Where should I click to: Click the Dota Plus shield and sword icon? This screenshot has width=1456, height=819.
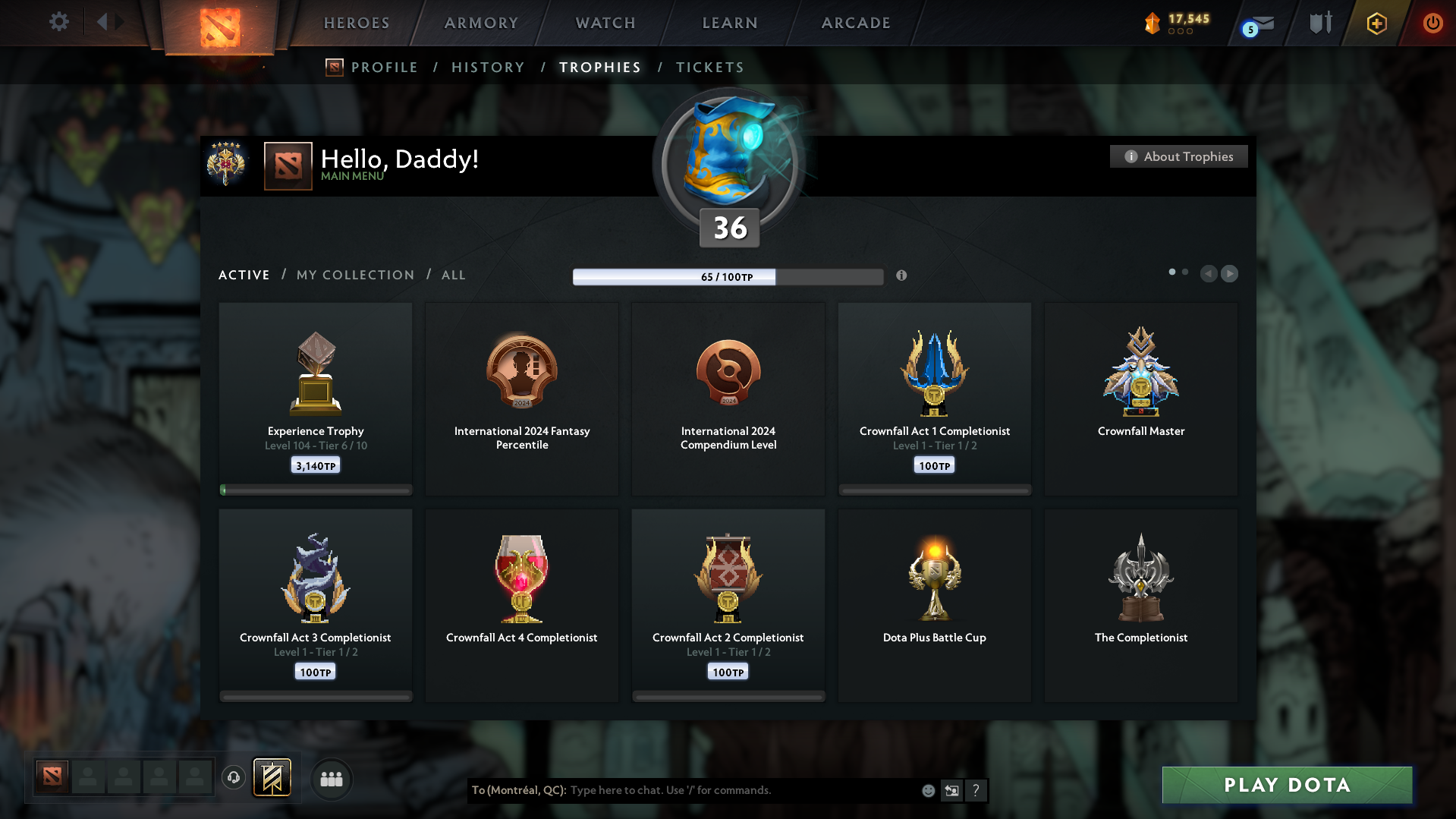[1320, 23]
